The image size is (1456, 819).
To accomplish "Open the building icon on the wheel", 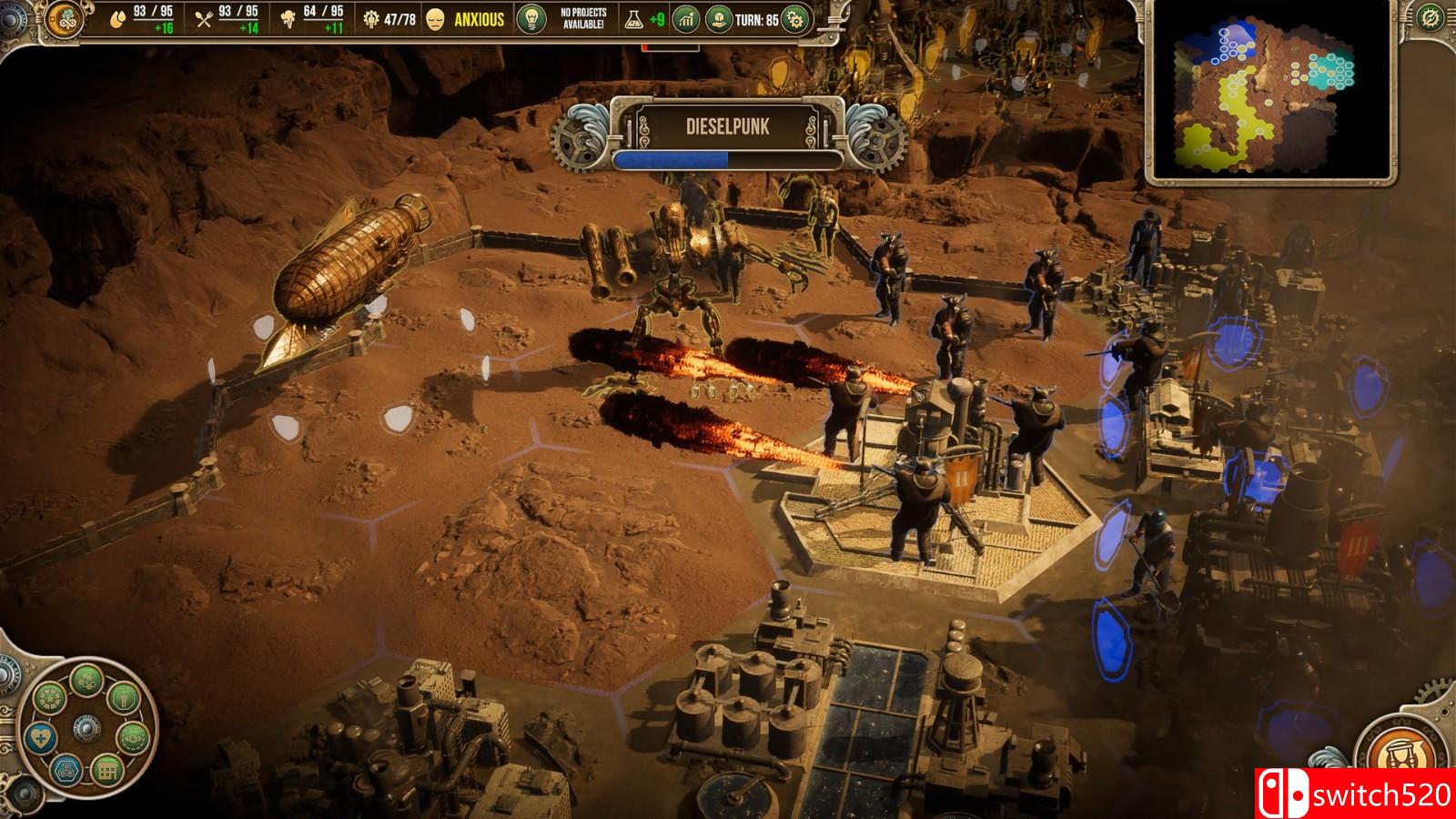I will click(107, 771).
